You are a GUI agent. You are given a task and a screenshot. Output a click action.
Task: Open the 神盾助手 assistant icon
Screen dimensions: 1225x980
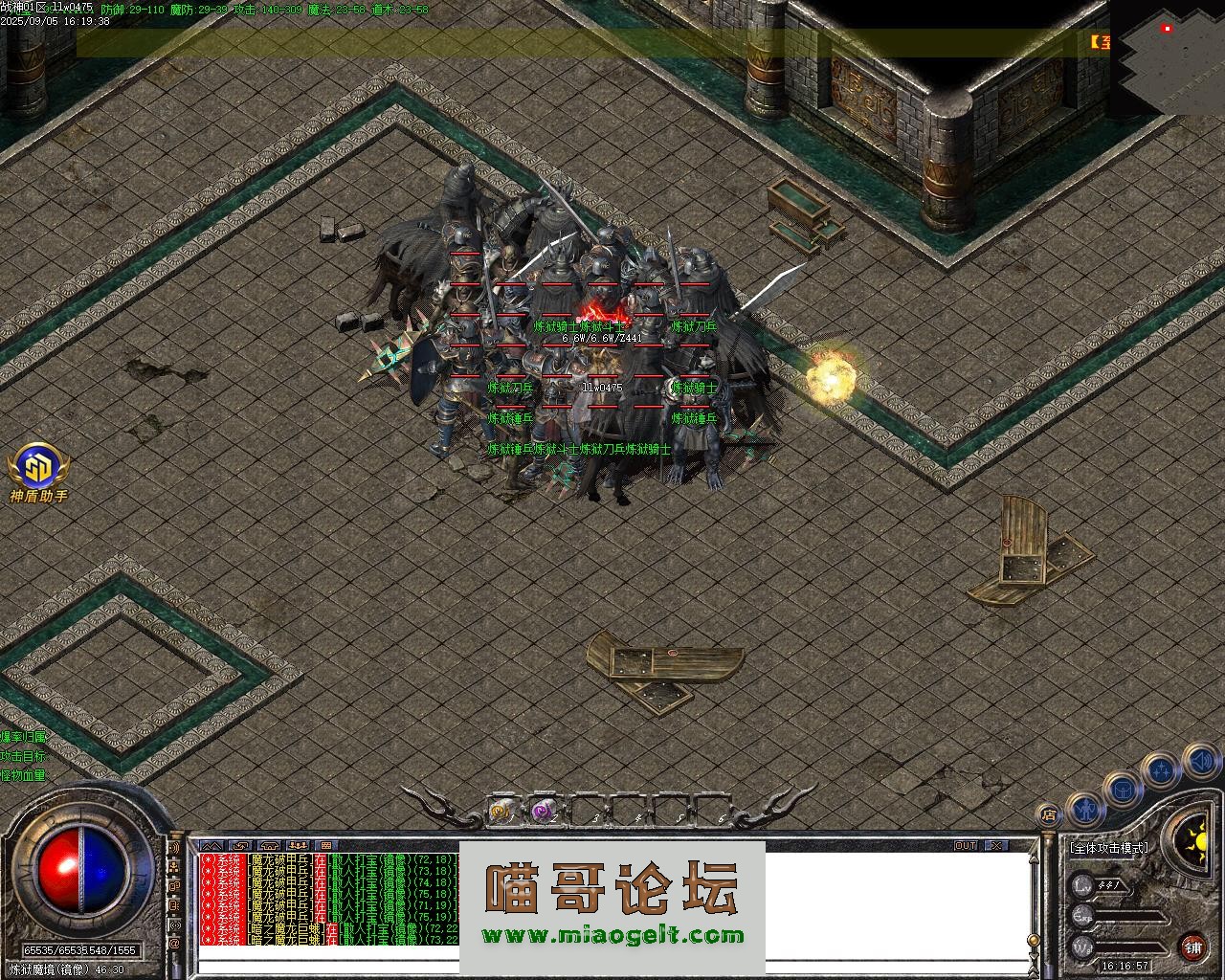(37, 469)
